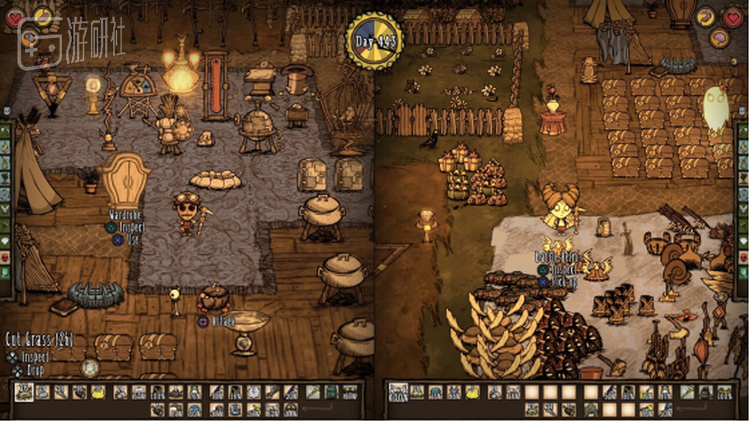Select the highlighted Cut Grass slot in left inventory
Image resolution: width=750 pixels, height=422 pixels.
pos(24,392)
